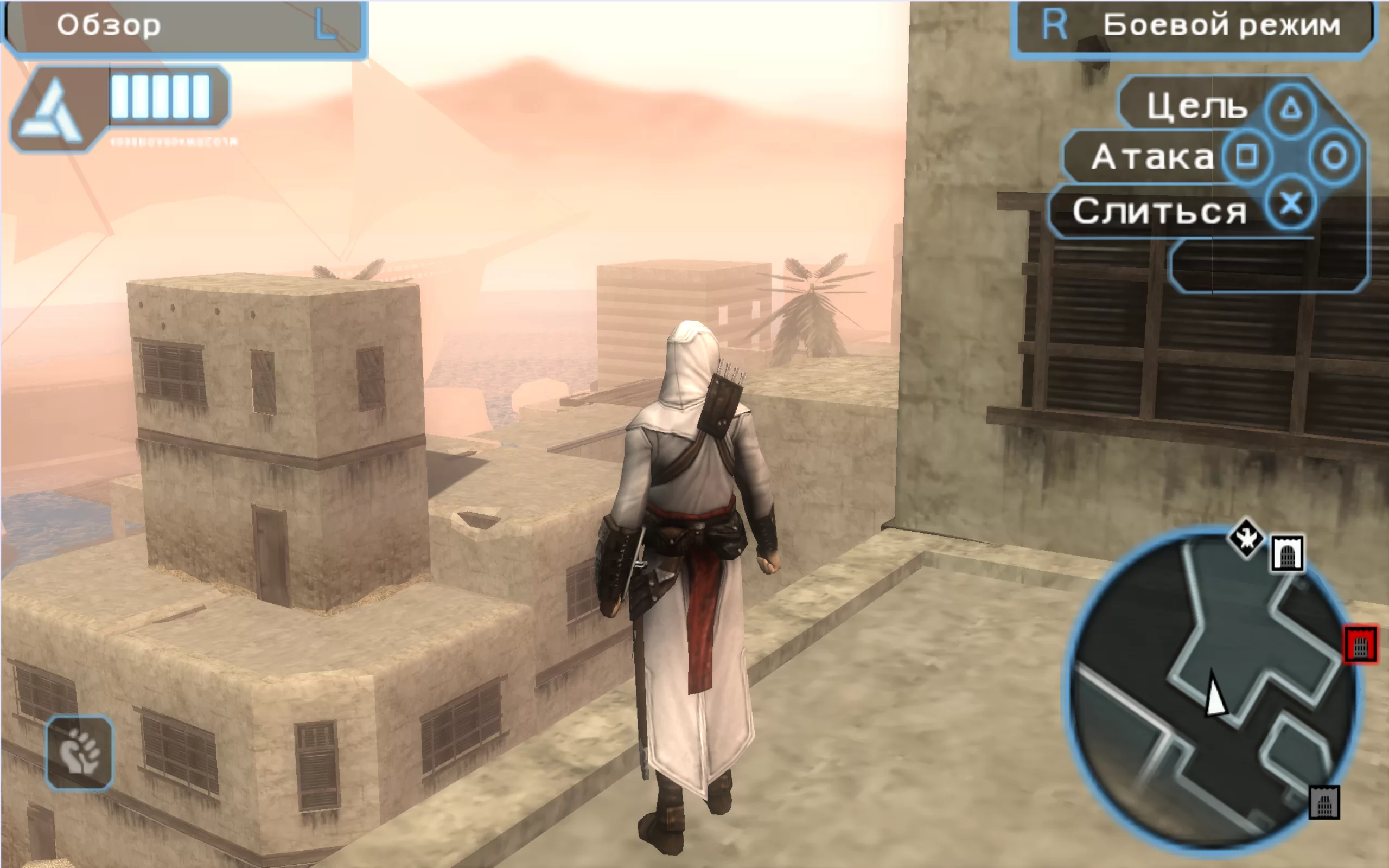Click the gray gate marker on minimap

(x=1324, y=802)
